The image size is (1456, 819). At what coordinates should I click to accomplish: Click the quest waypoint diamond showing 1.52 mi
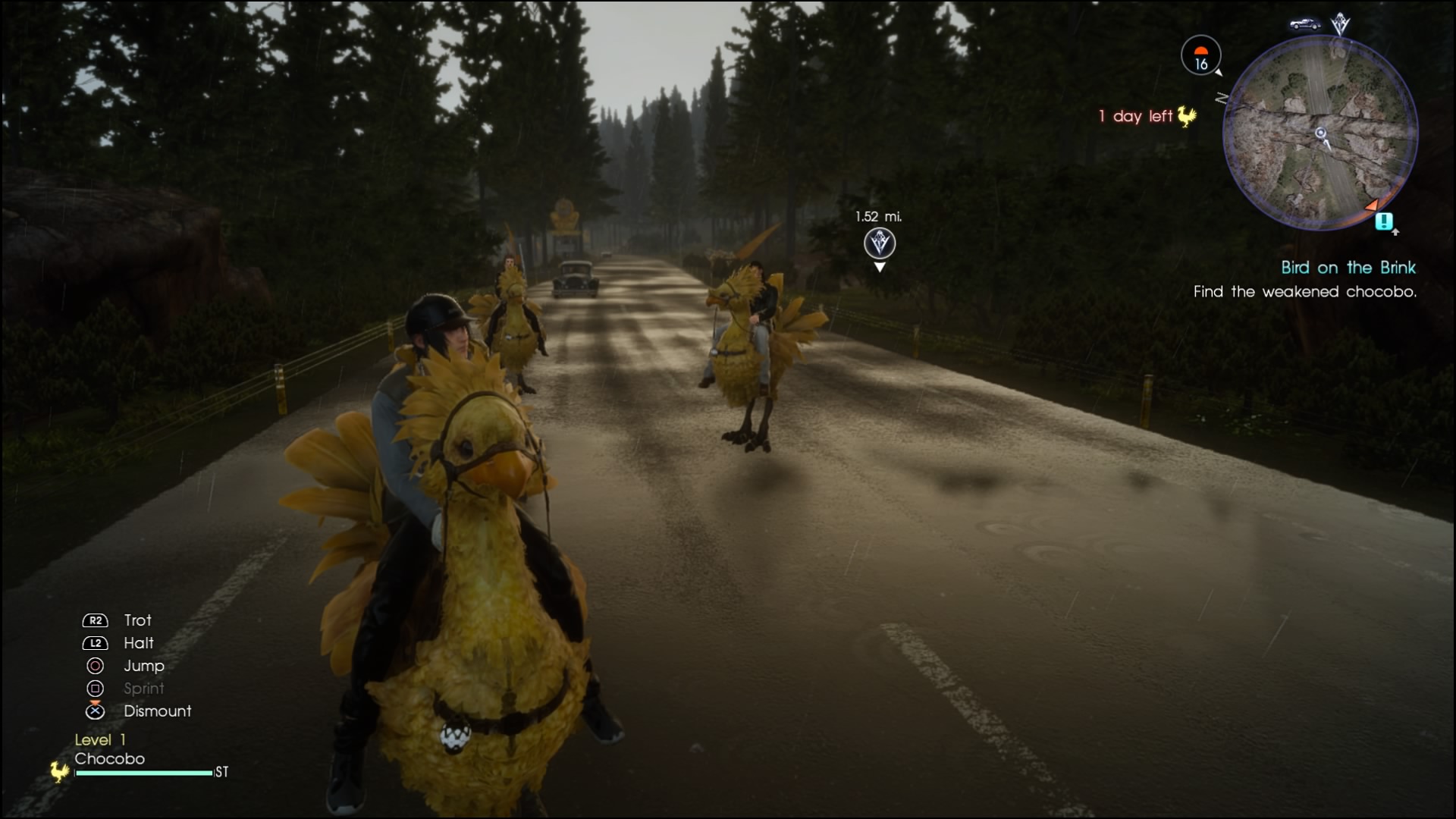pyautogui.click(x=880, y=244)
